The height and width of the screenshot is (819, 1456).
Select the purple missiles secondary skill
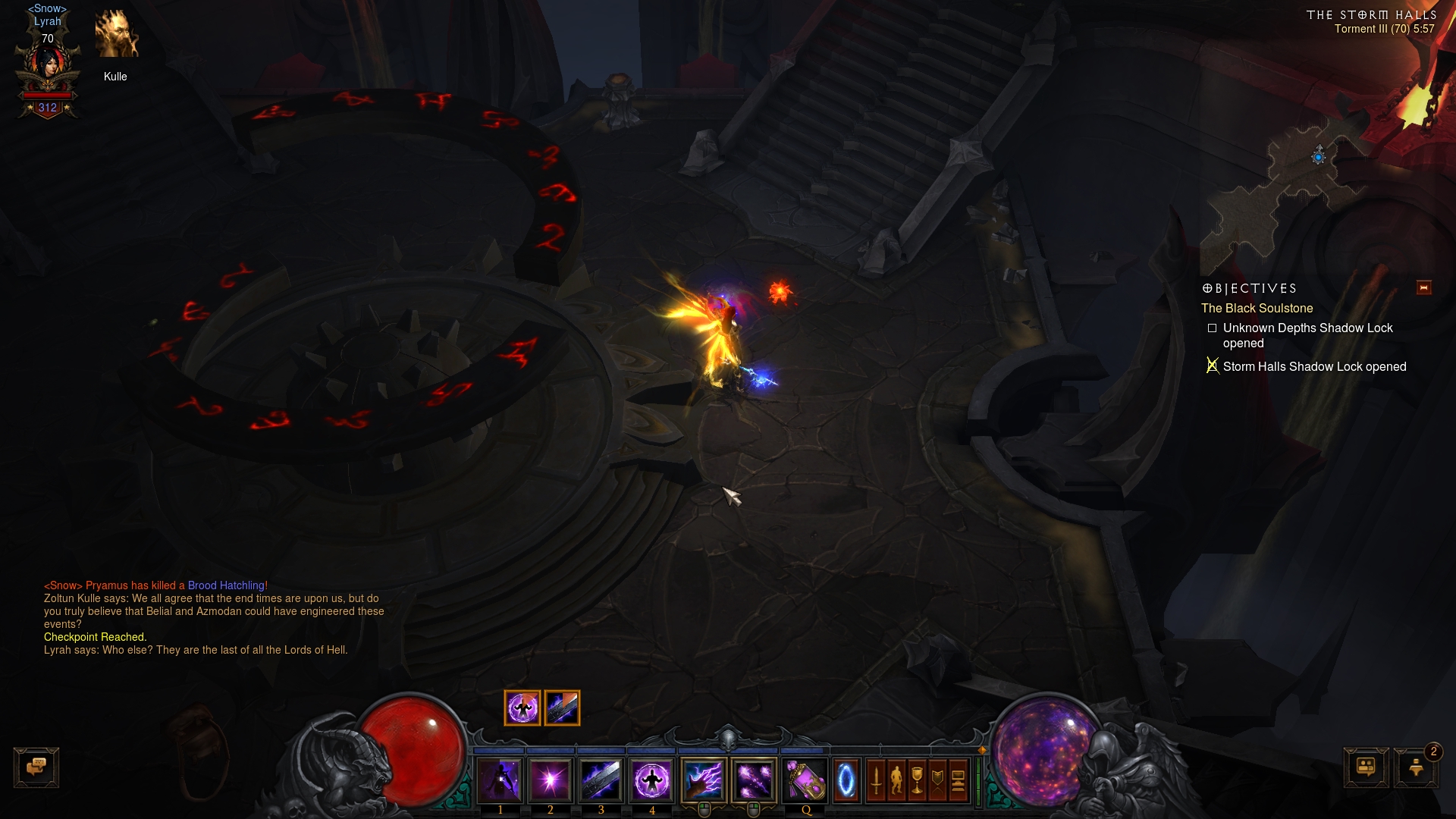point(754,780)
